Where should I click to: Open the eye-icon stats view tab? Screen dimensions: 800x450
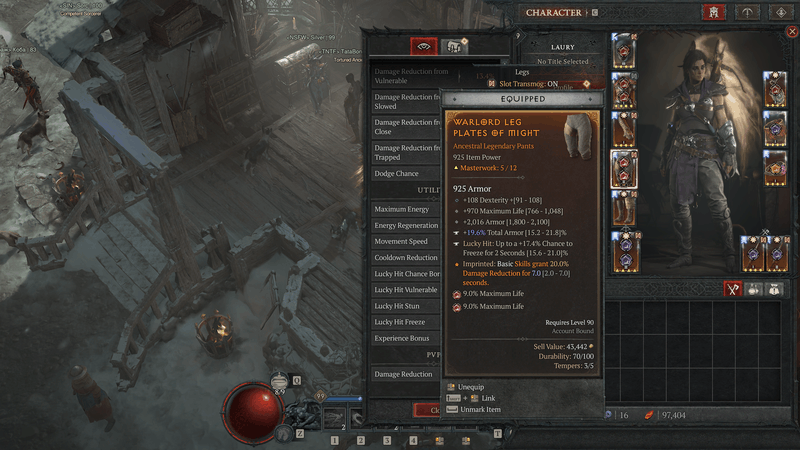pos(424,46)
